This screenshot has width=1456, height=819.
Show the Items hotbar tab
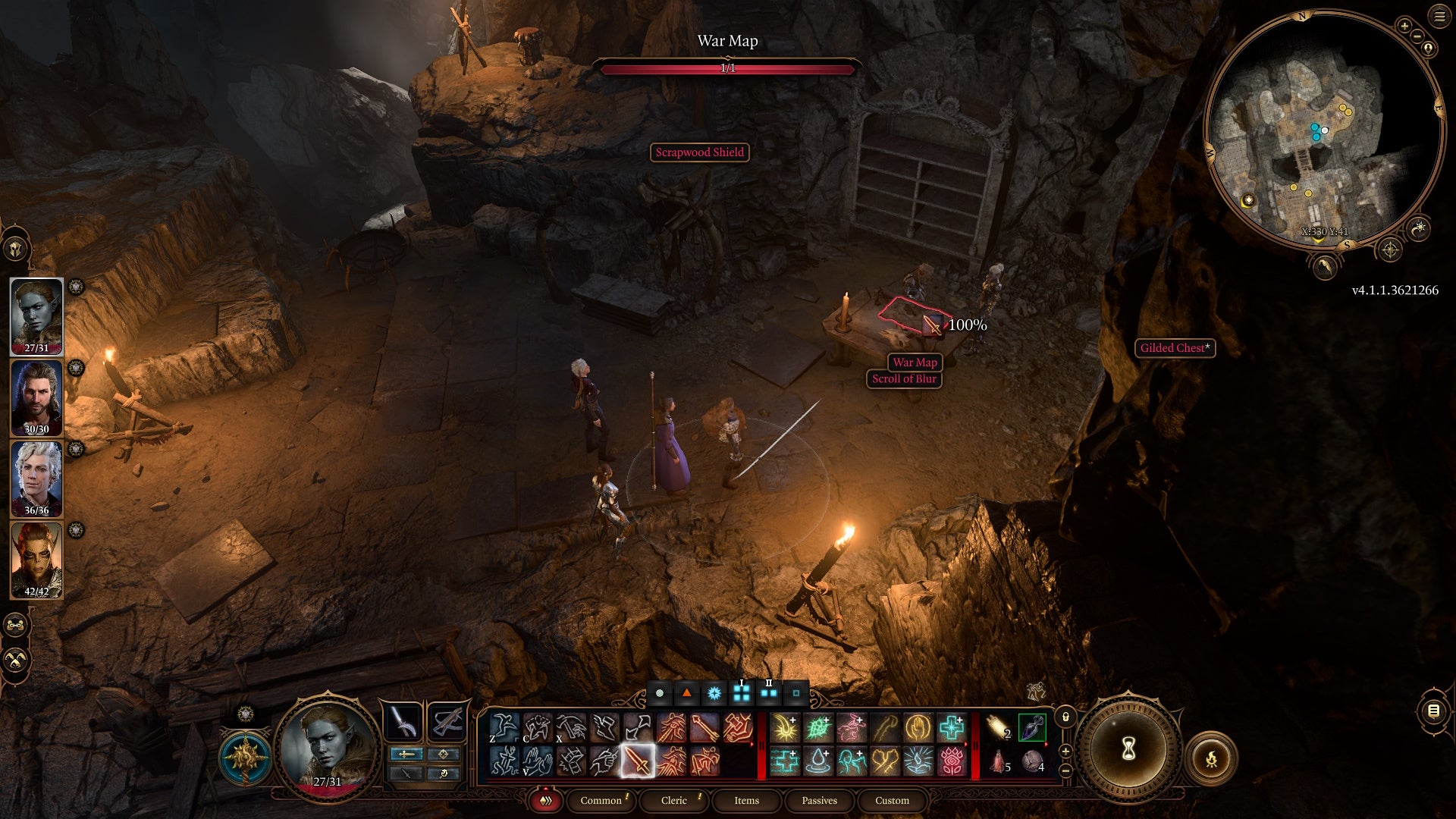746,800
